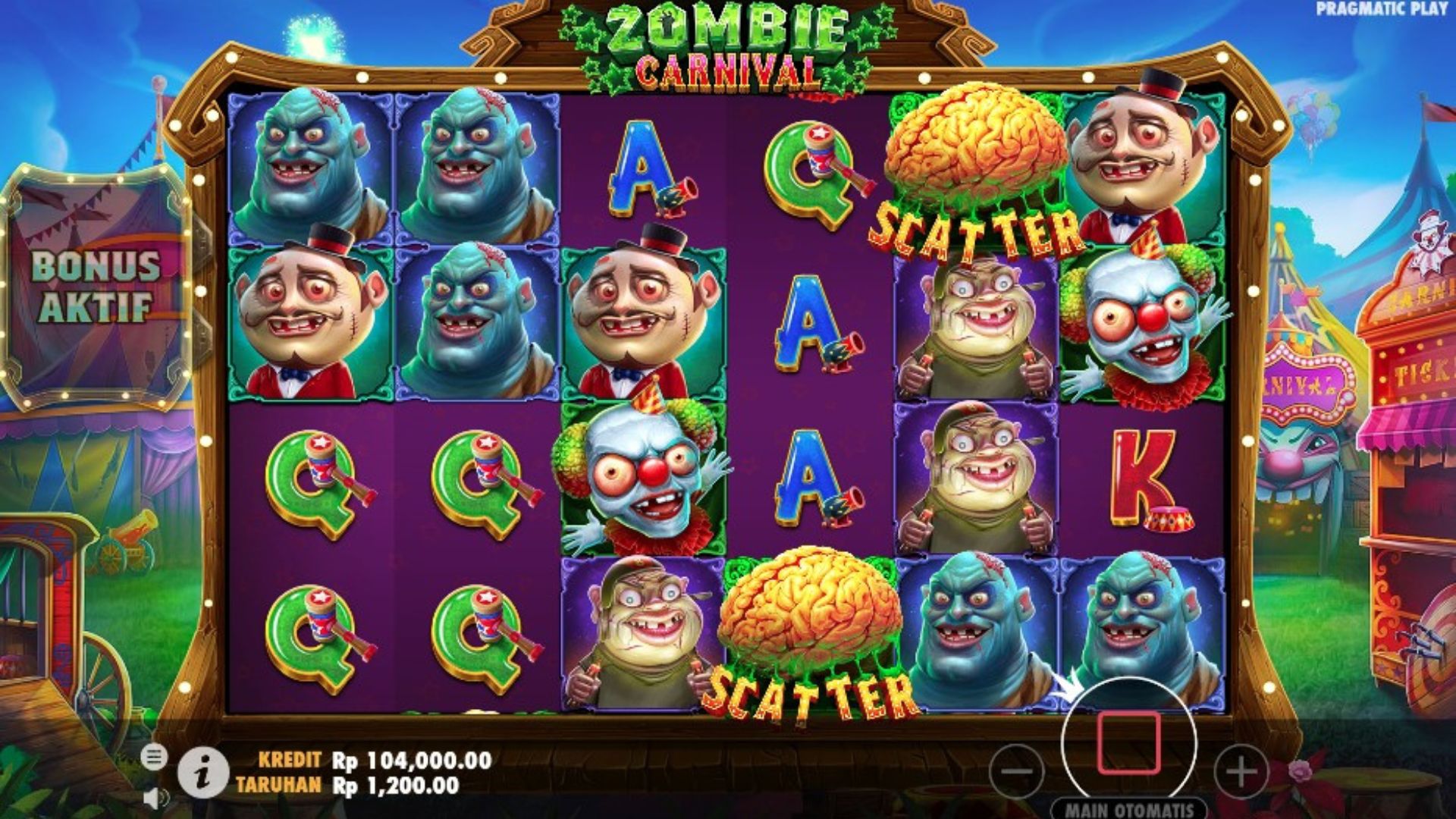This screenshot has width=1456, height=819.
Task: Open the game info button
Action: [x=202, y=773]
